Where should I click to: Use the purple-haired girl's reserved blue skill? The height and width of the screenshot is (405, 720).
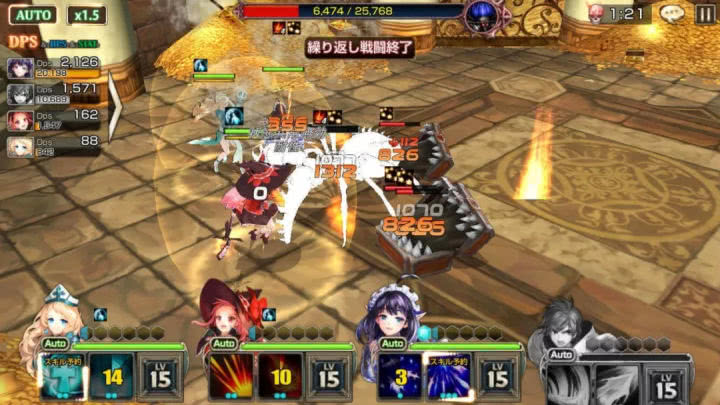coord(448,376)
